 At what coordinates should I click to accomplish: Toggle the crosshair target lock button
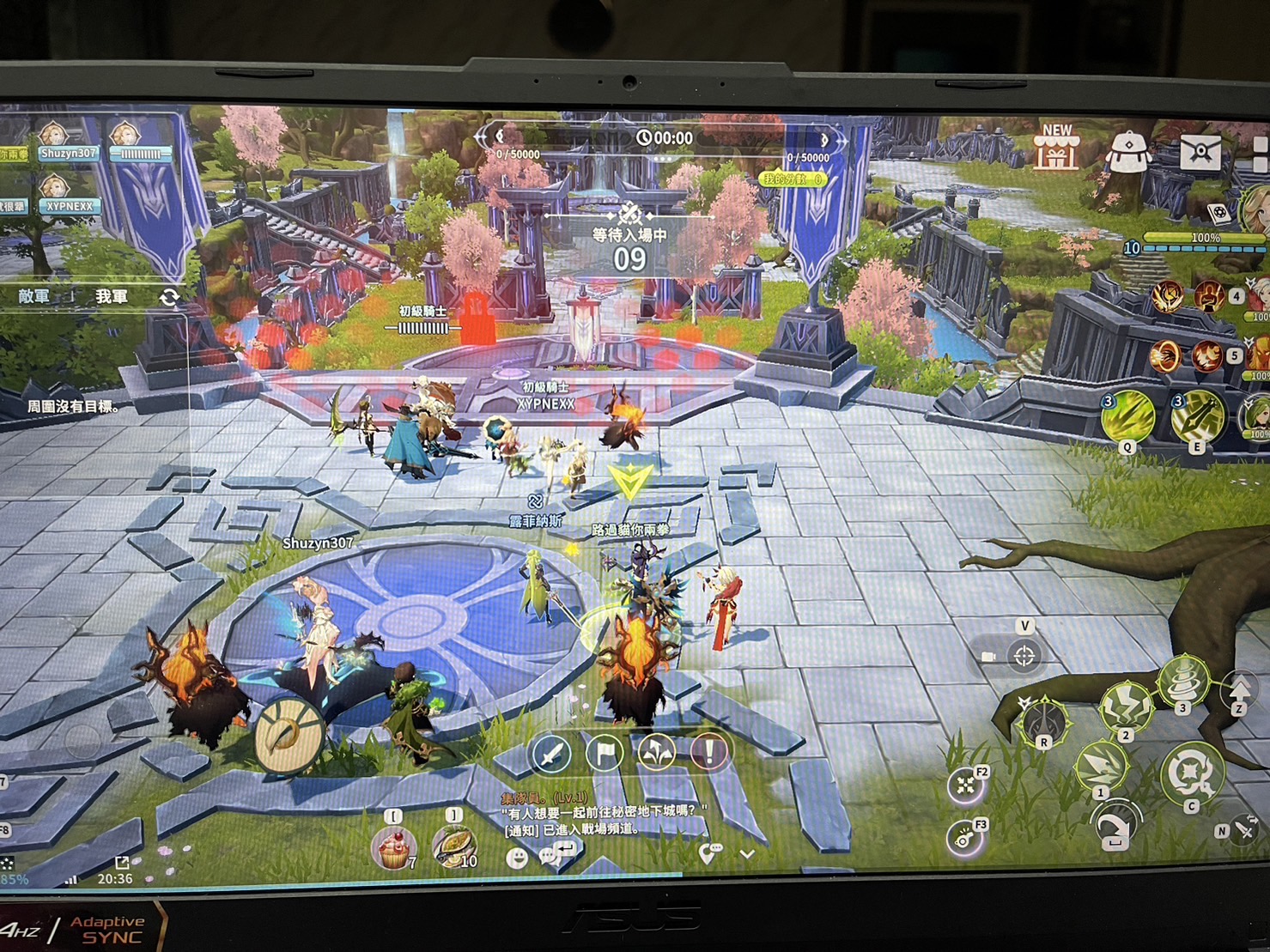click(x=1024, y=657)
